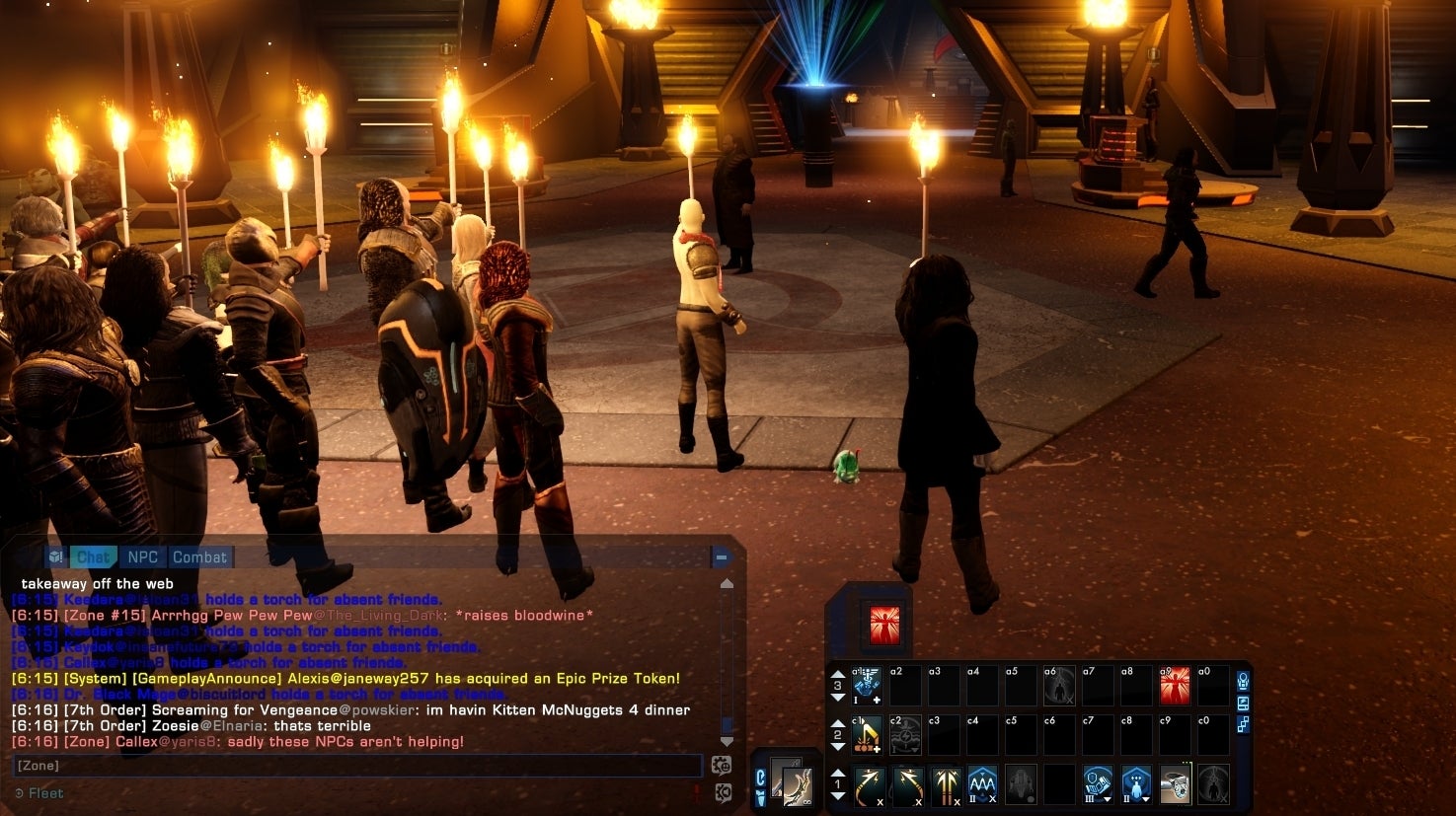Switch to the NPC chat tab
Viewport: 1456px width, 816px height.
142,556
